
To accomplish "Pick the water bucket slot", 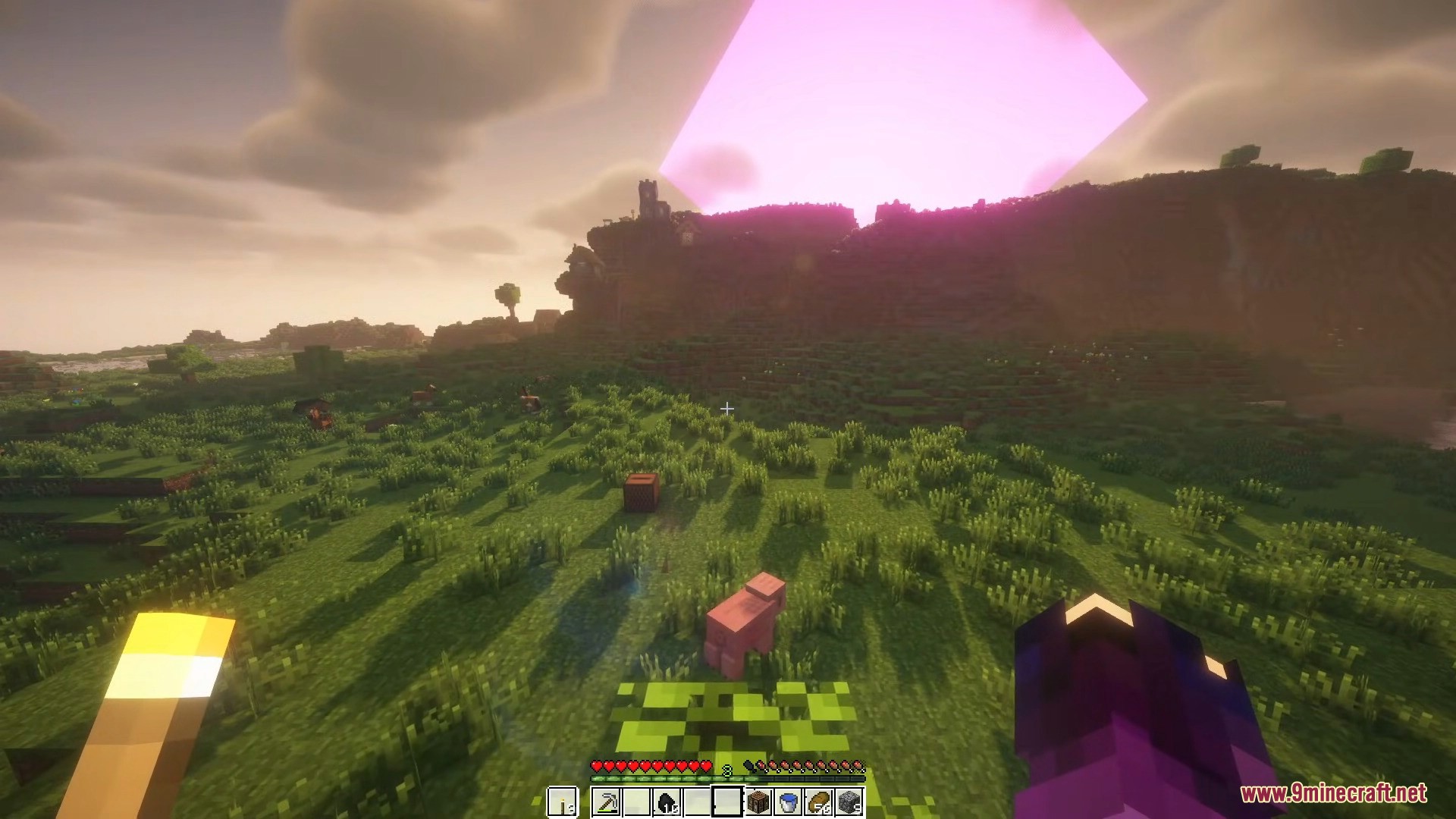I will click(789, 802).
